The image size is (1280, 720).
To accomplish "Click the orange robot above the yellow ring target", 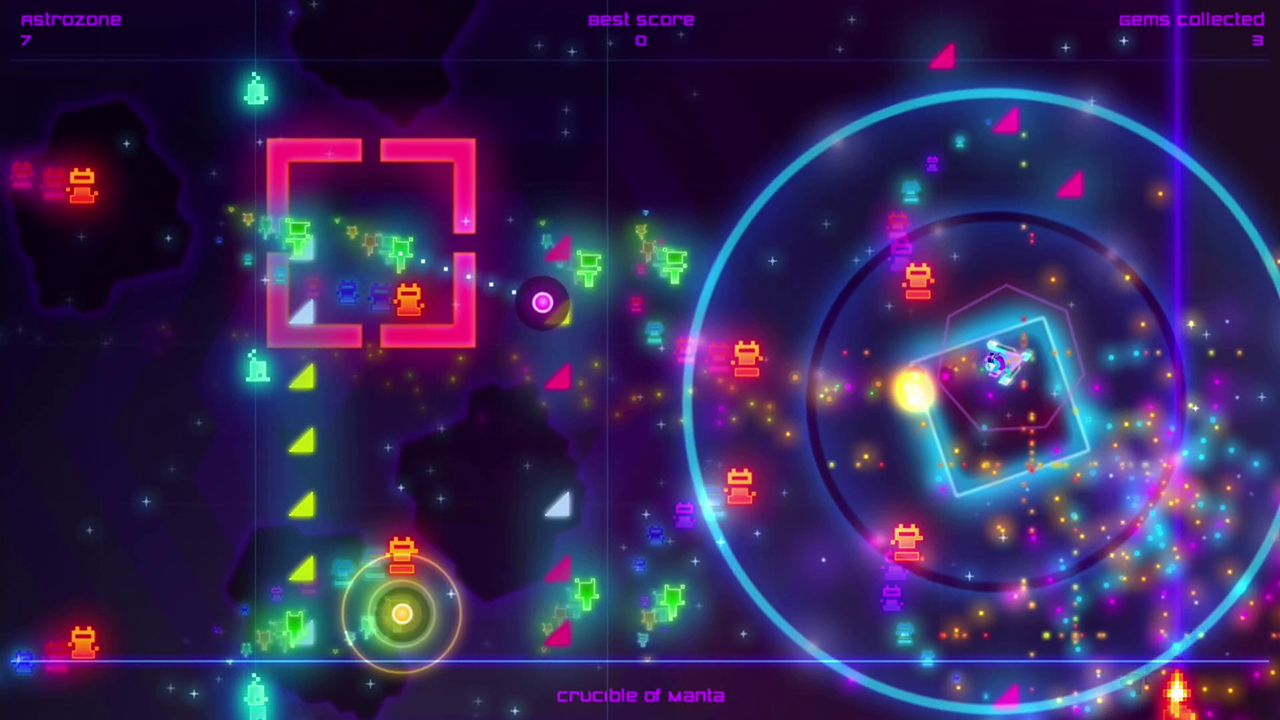I will point(402,555).
